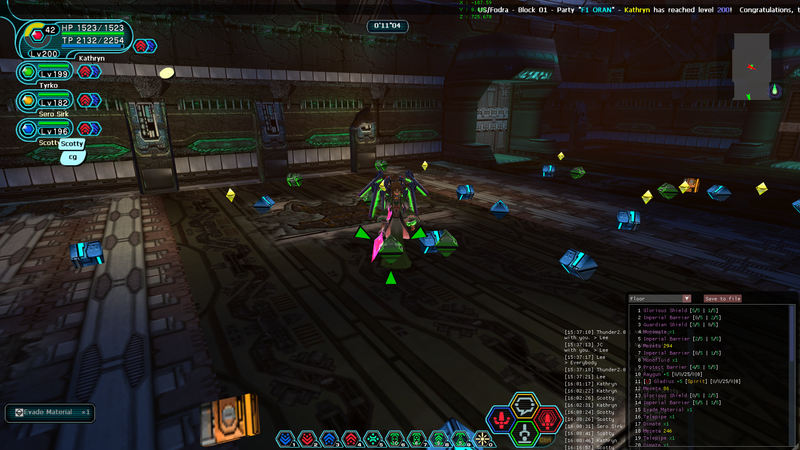
Task: Select Scotty's Lv 196 party panel
Action: (45, 130)
